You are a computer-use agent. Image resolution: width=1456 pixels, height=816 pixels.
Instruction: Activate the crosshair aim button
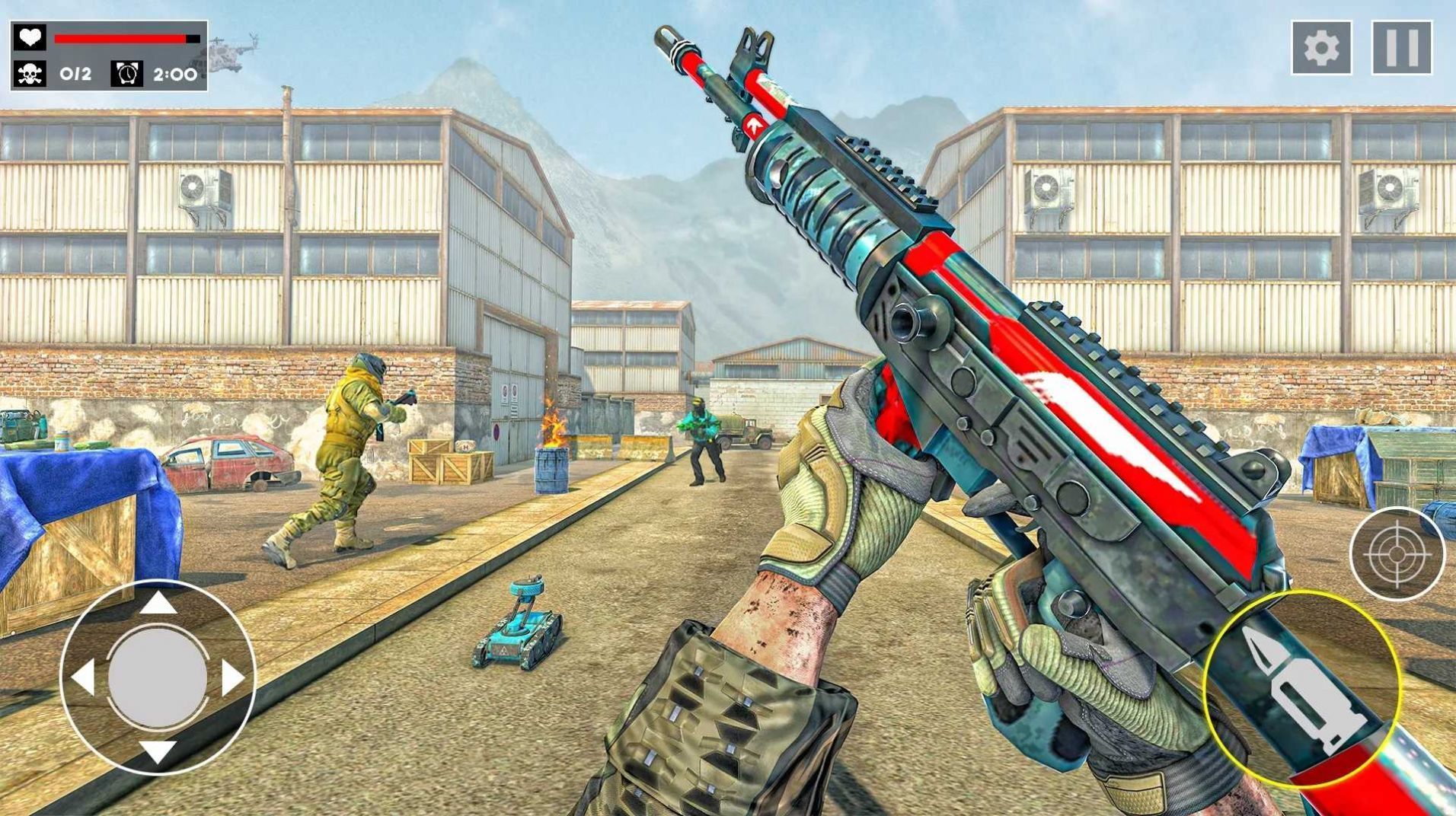[1397, 553]
